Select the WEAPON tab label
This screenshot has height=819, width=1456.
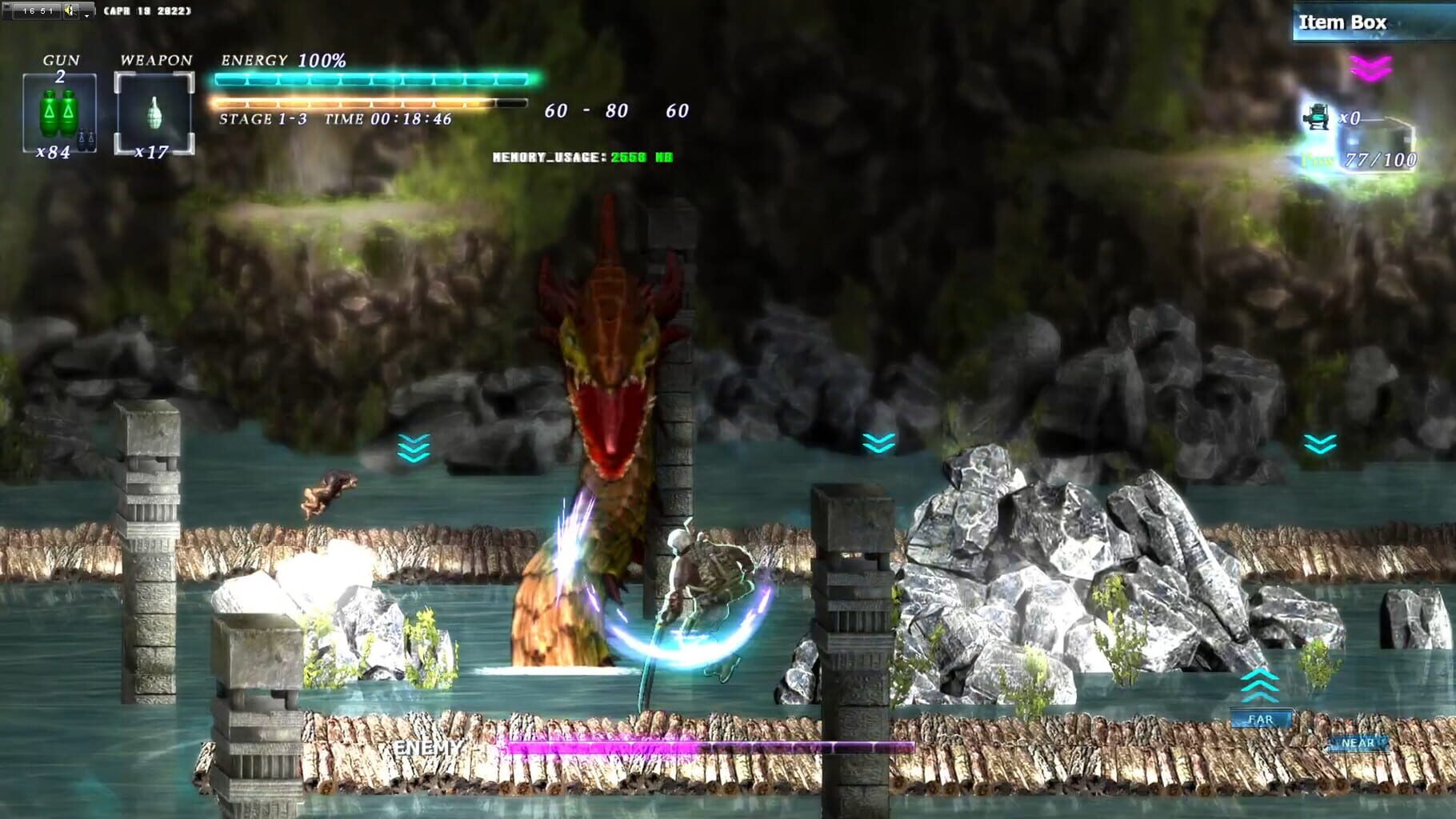point(157,58)
